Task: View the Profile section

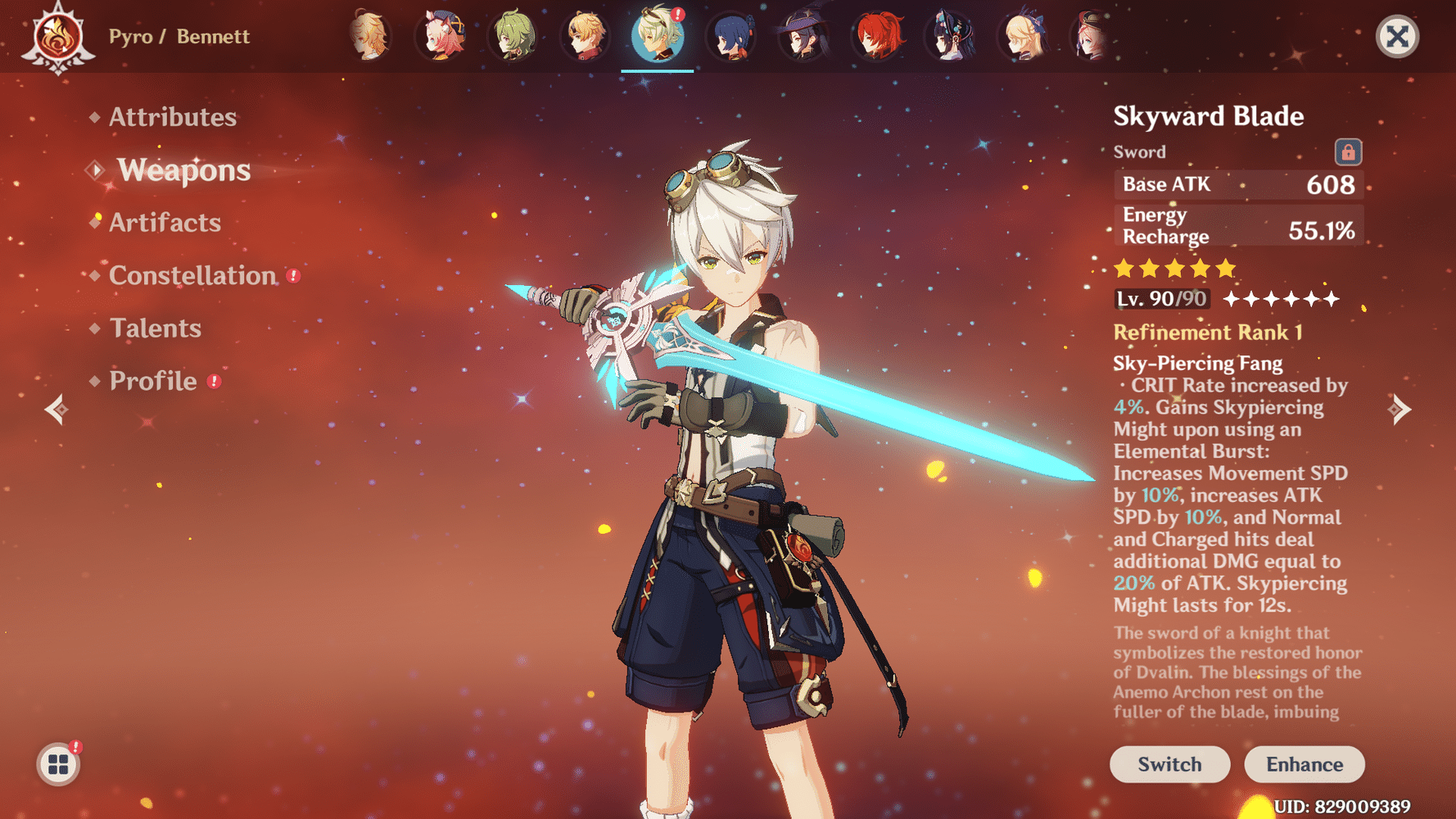Action: (x=153, y=382)
